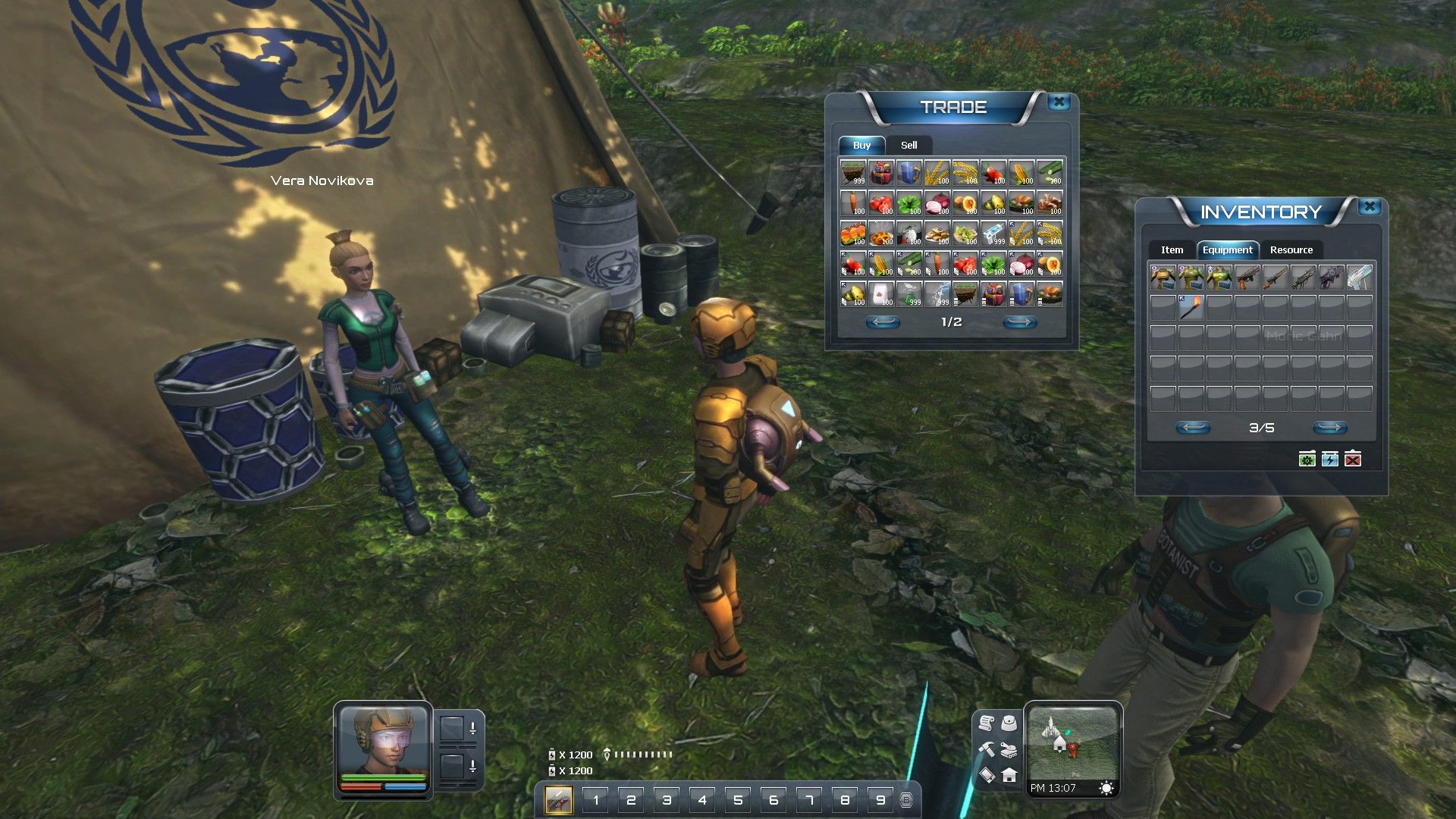The width and height of the screenshot is (1456, 819).
Task: Click the blue lightning inventory button
Action: 1330,459
